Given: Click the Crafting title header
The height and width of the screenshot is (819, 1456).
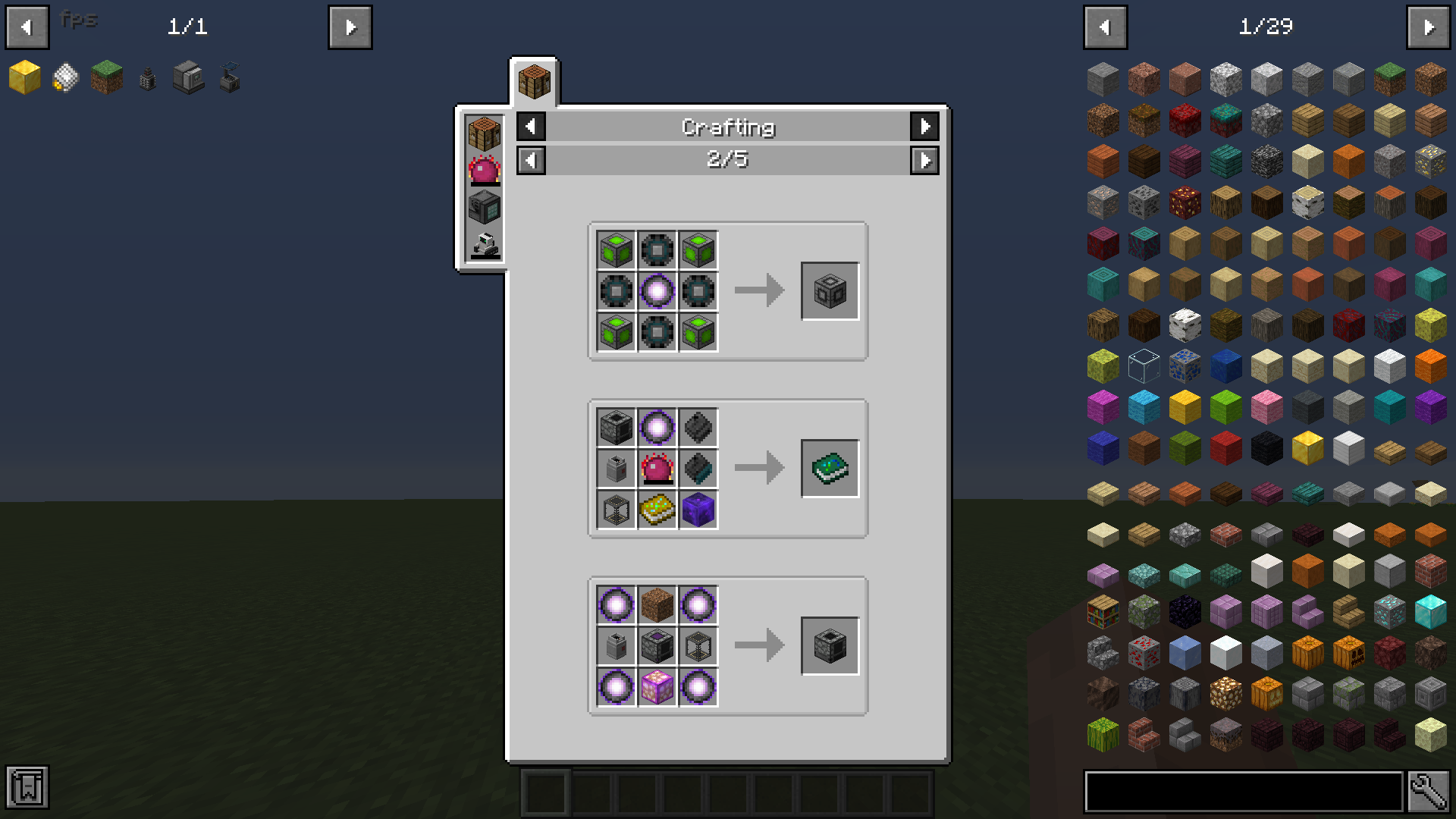Looking at the screenshot, I should coord(728,127).
